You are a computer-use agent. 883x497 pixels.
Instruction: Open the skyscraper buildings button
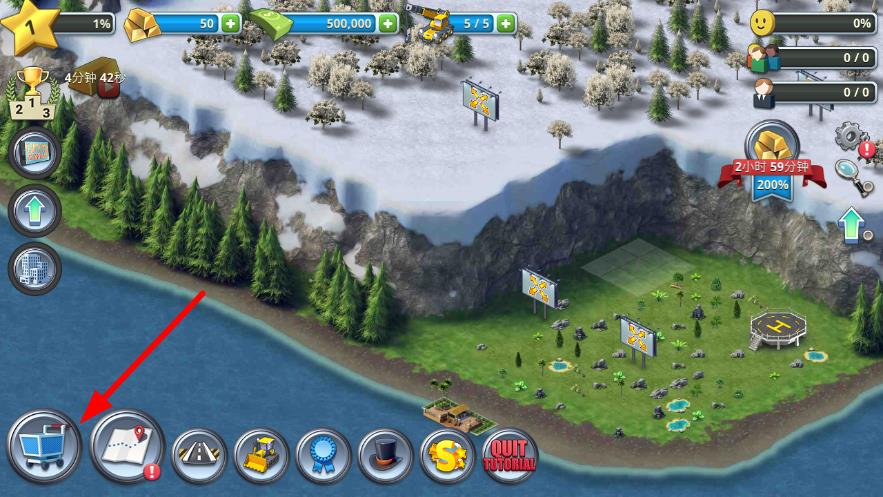(x=35, y=268)
